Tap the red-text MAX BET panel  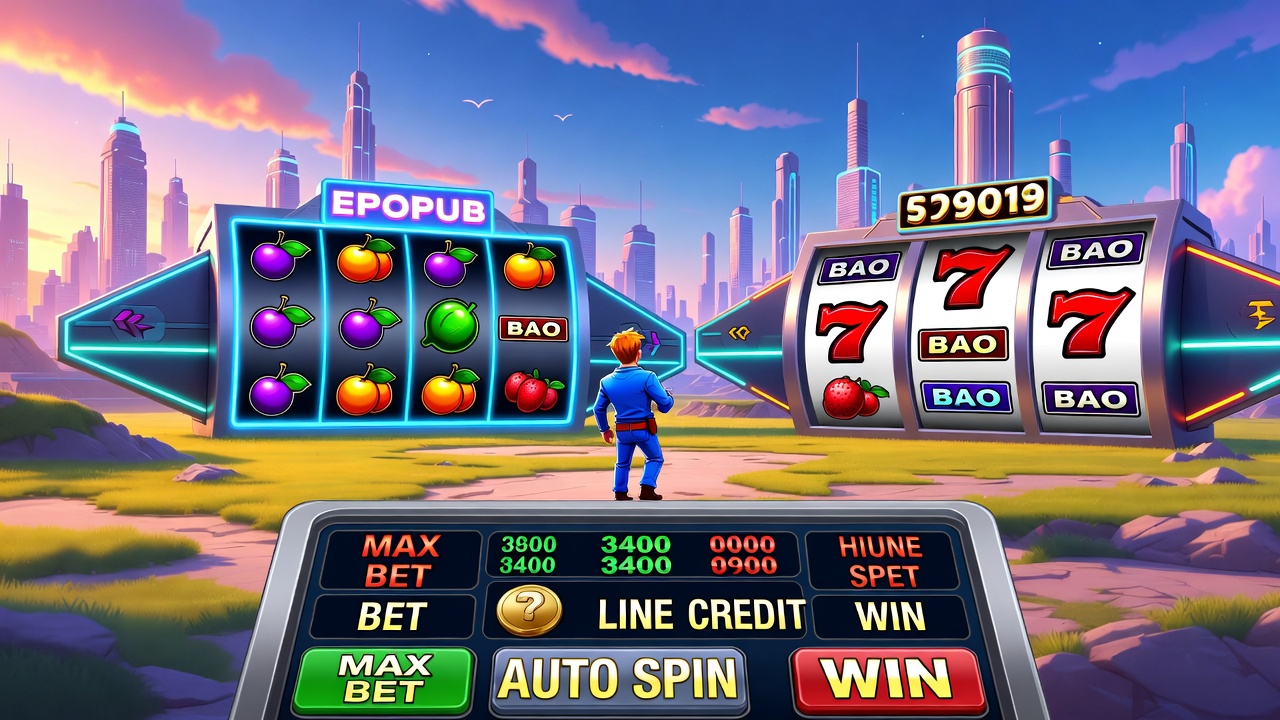click(399, 560)
